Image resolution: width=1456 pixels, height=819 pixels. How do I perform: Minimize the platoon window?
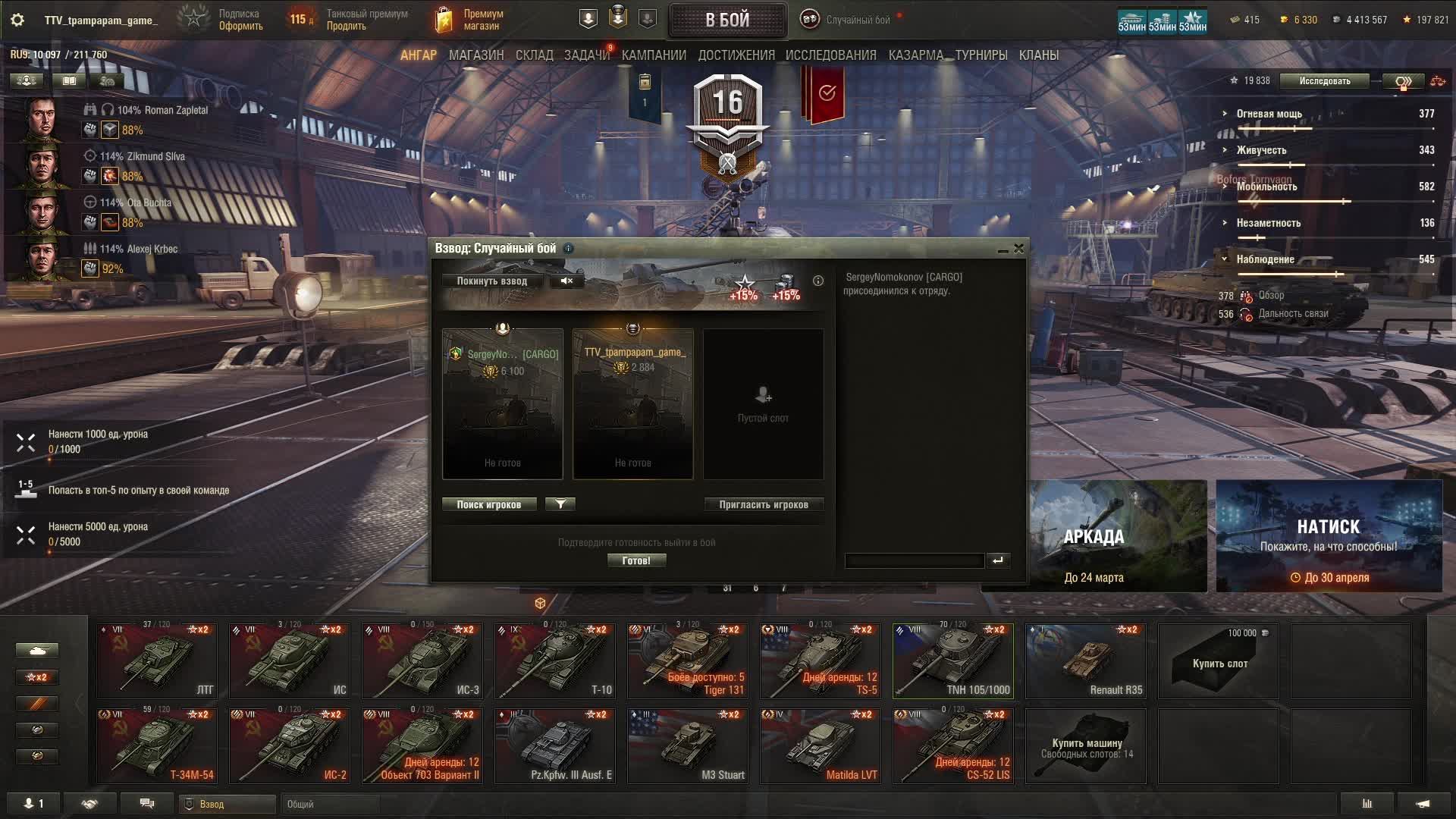coord(1003,249)
